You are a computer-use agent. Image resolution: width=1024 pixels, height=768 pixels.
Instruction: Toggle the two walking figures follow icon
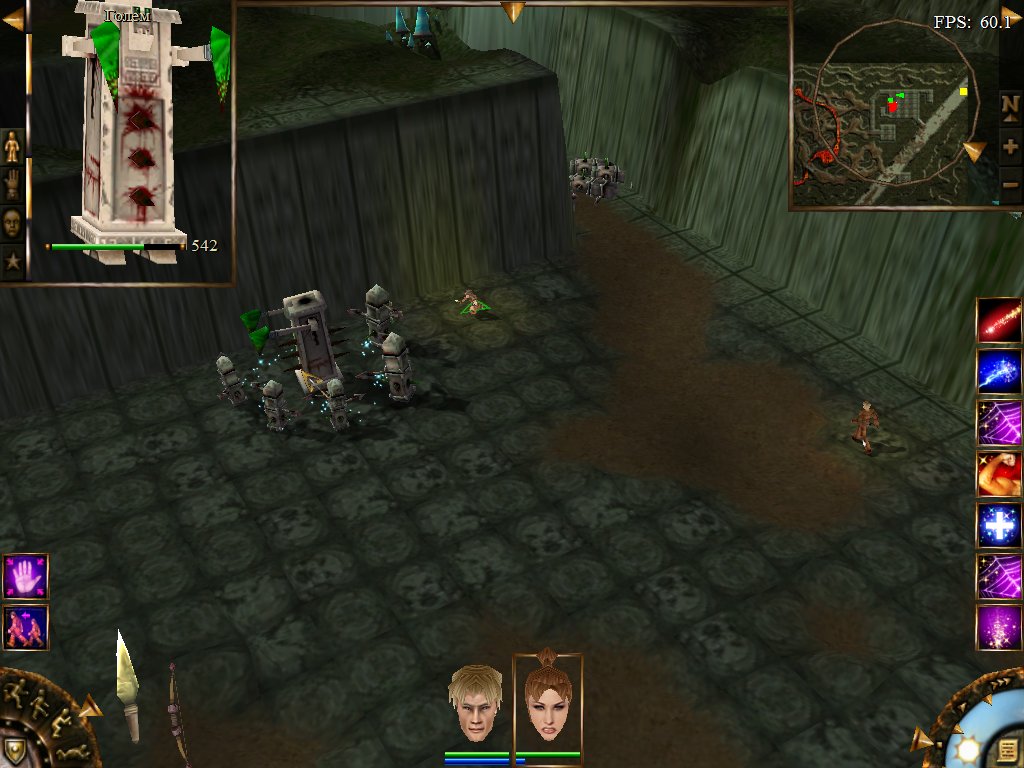(x=25, y=627)
